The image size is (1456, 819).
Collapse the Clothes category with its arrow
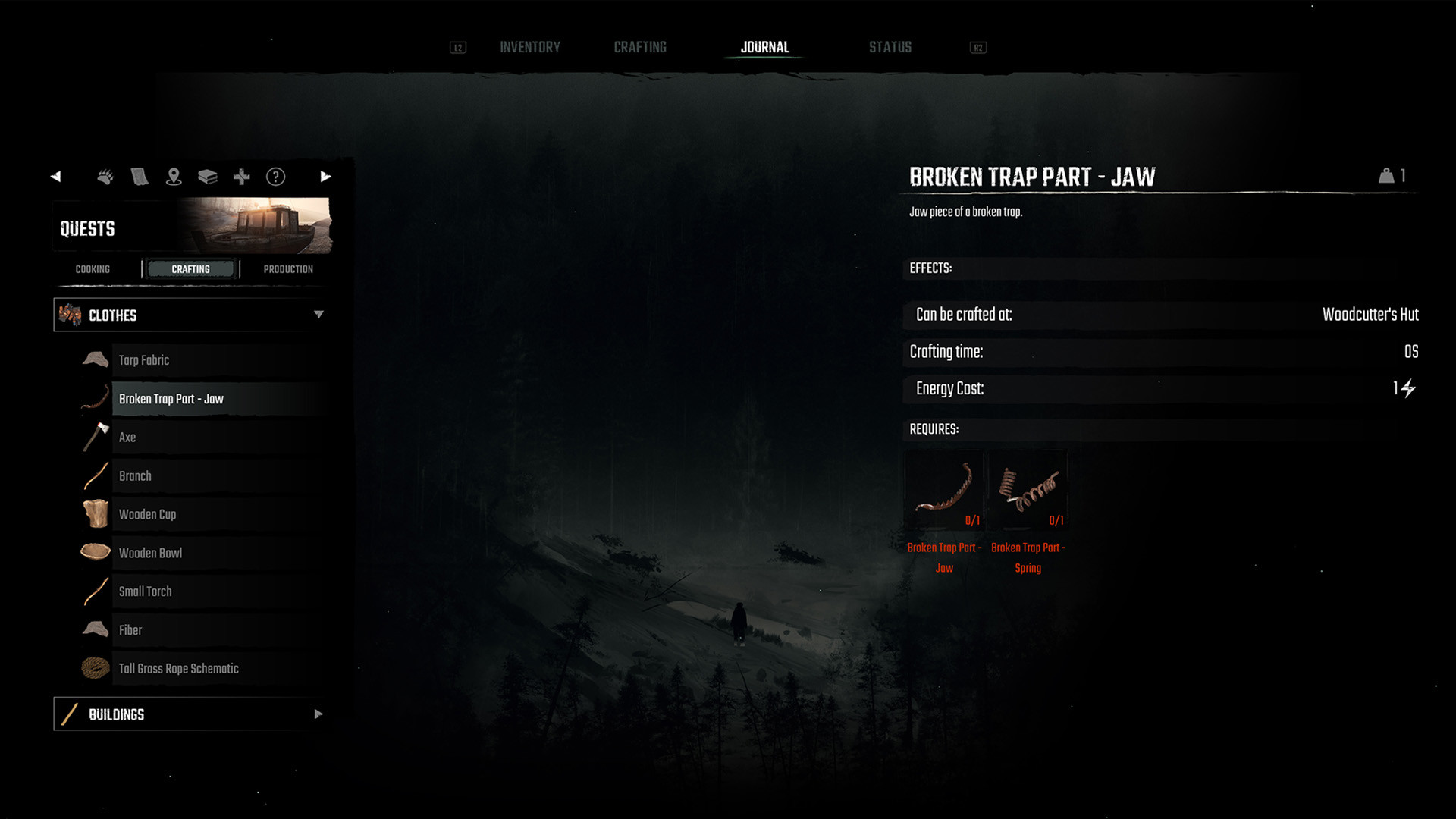click(x=319, y=315)
